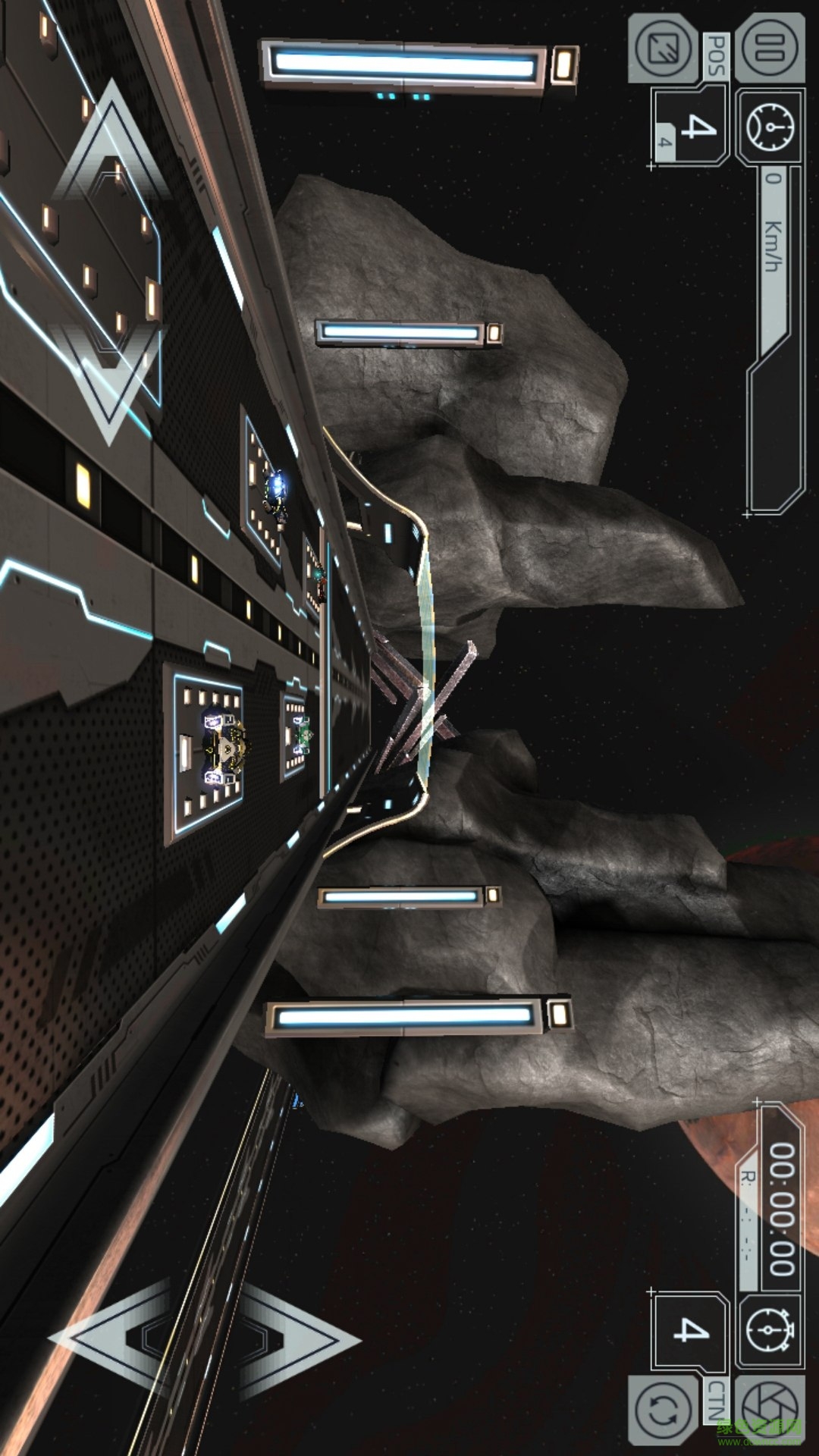Tap the left-pointing triangle control arrow

(114, 1338)
